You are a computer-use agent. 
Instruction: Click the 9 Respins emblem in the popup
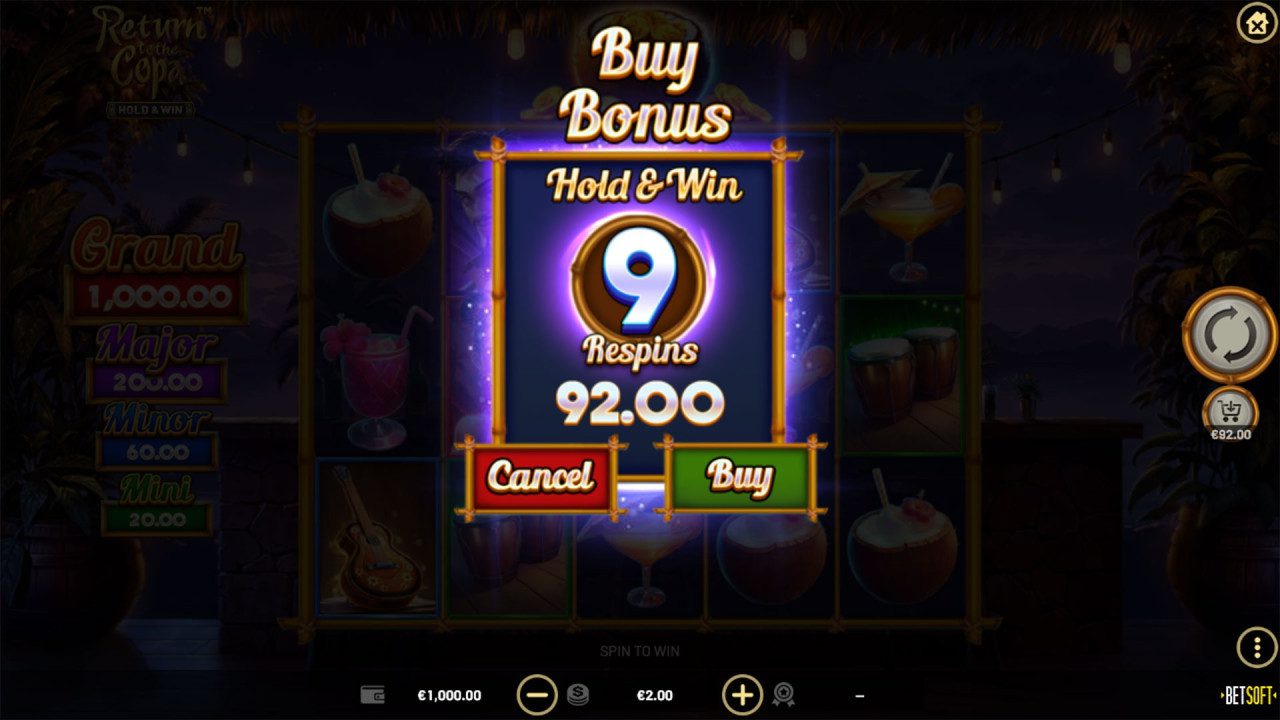click(640, 280)
